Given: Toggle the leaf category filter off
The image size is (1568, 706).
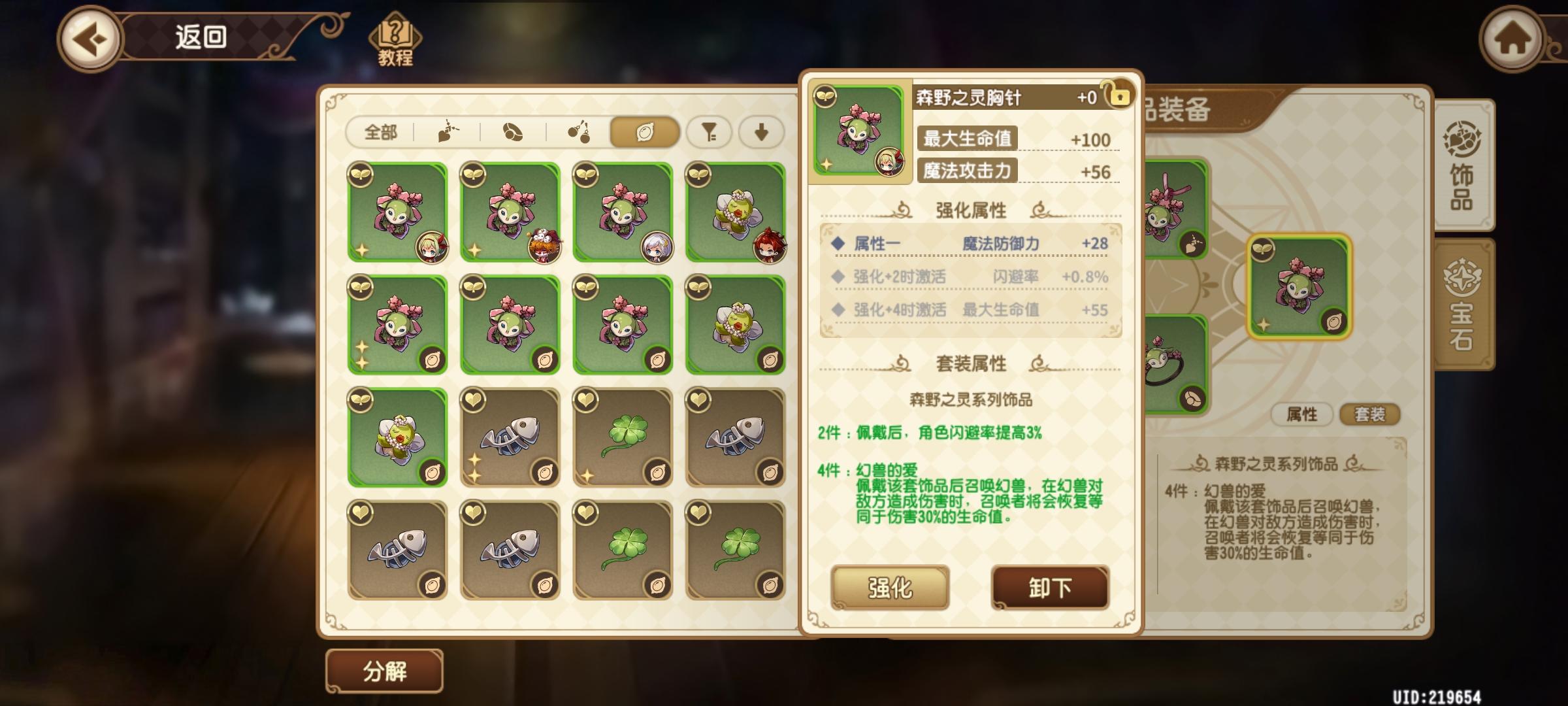Looking at the screenshot, I should 644,133.
